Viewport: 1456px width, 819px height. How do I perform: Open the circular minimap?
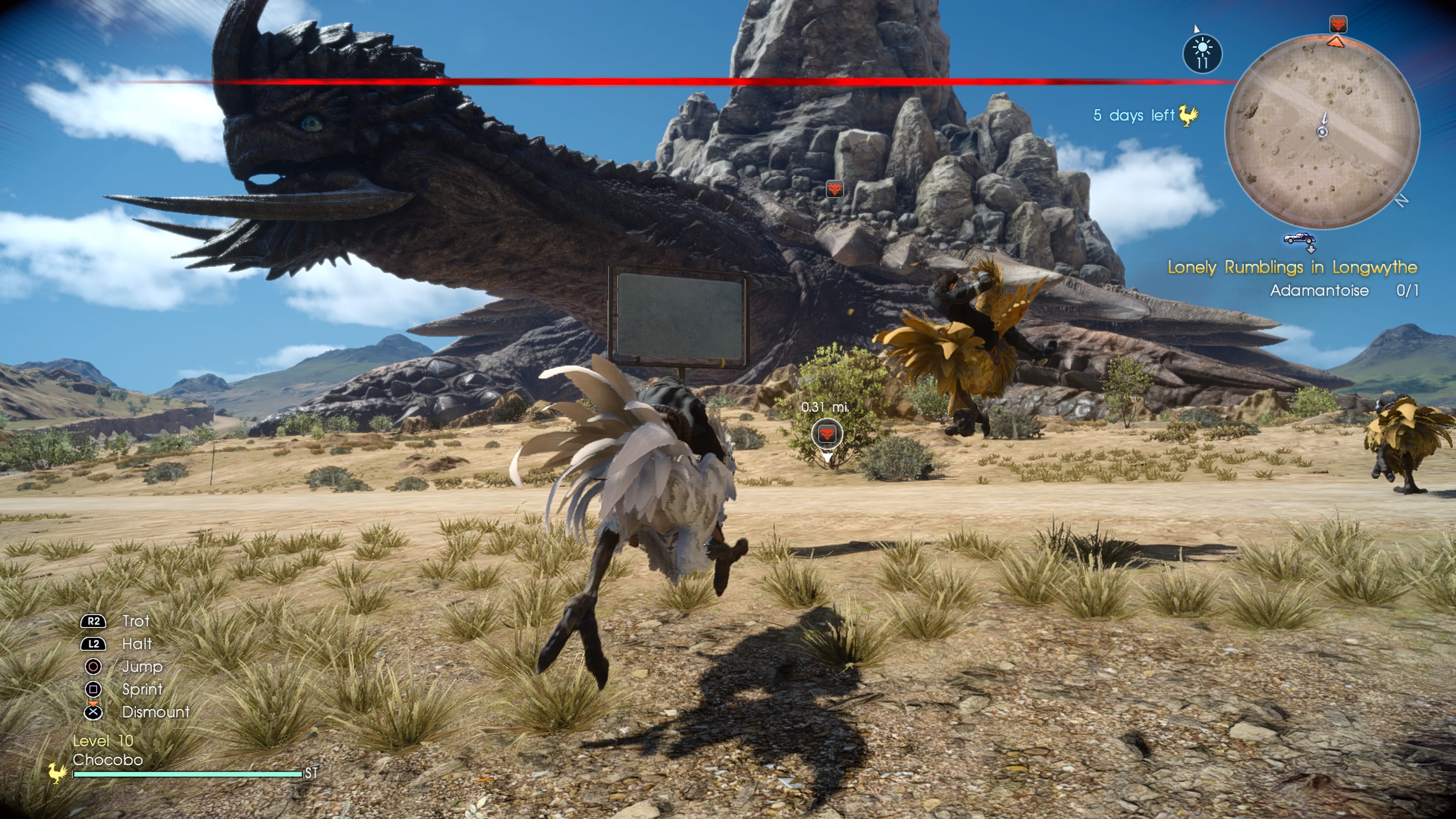coord(1321,132)
